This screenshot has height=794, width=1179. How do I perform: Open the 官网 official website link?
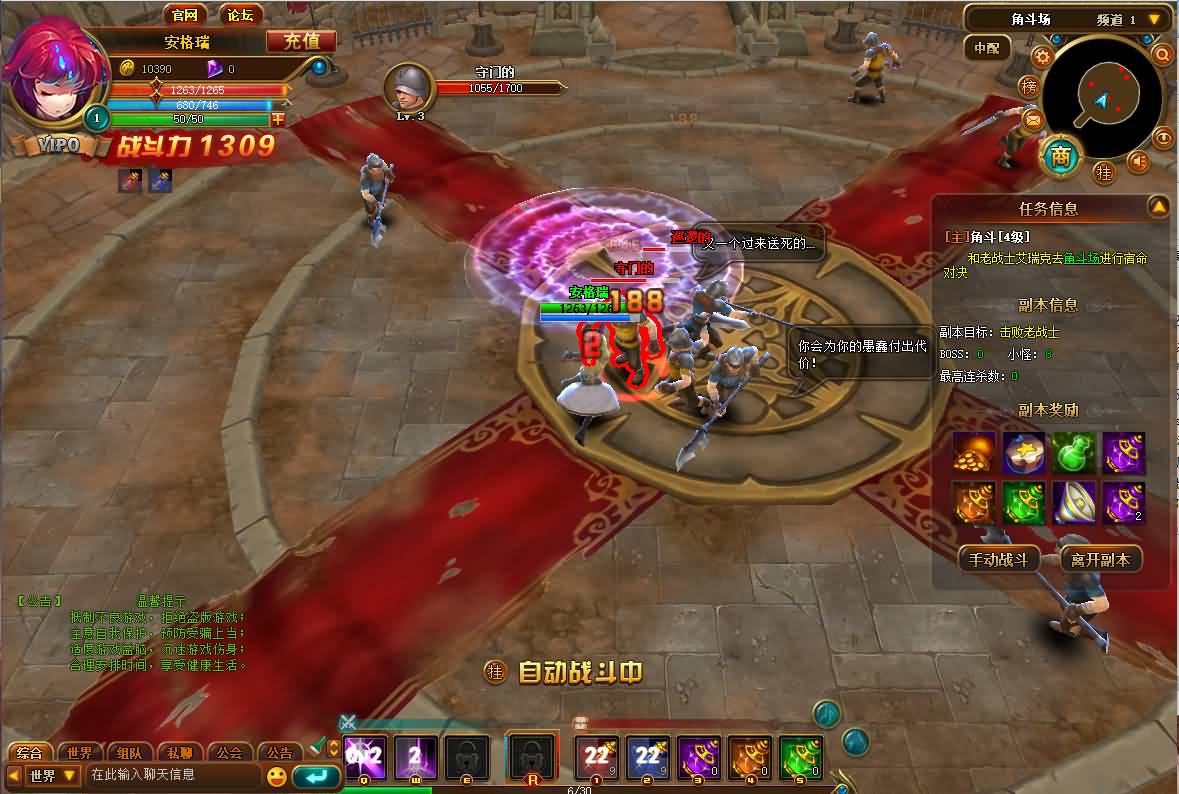(x=185, y=14)
